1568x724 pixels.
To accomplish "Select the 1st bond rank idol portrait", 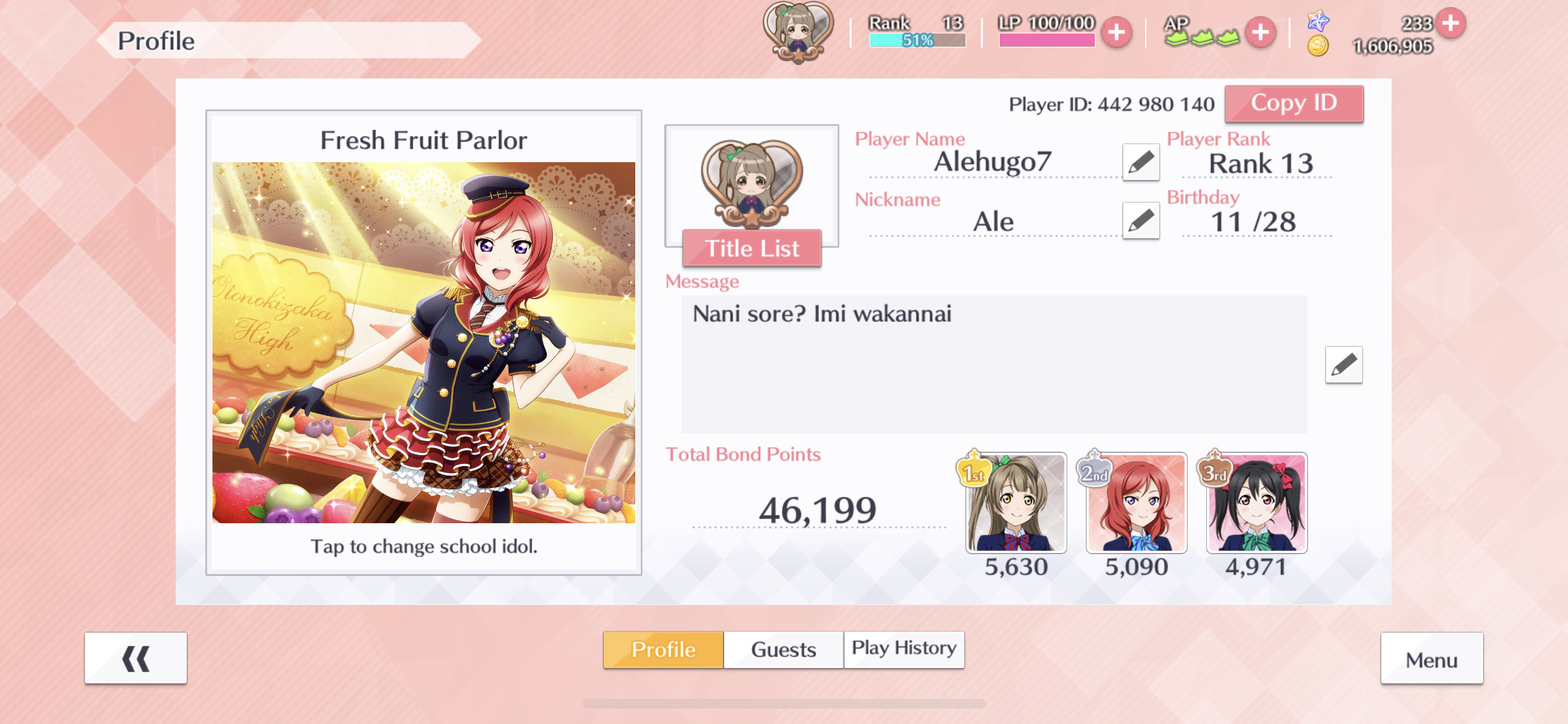I will point(1016,503).
